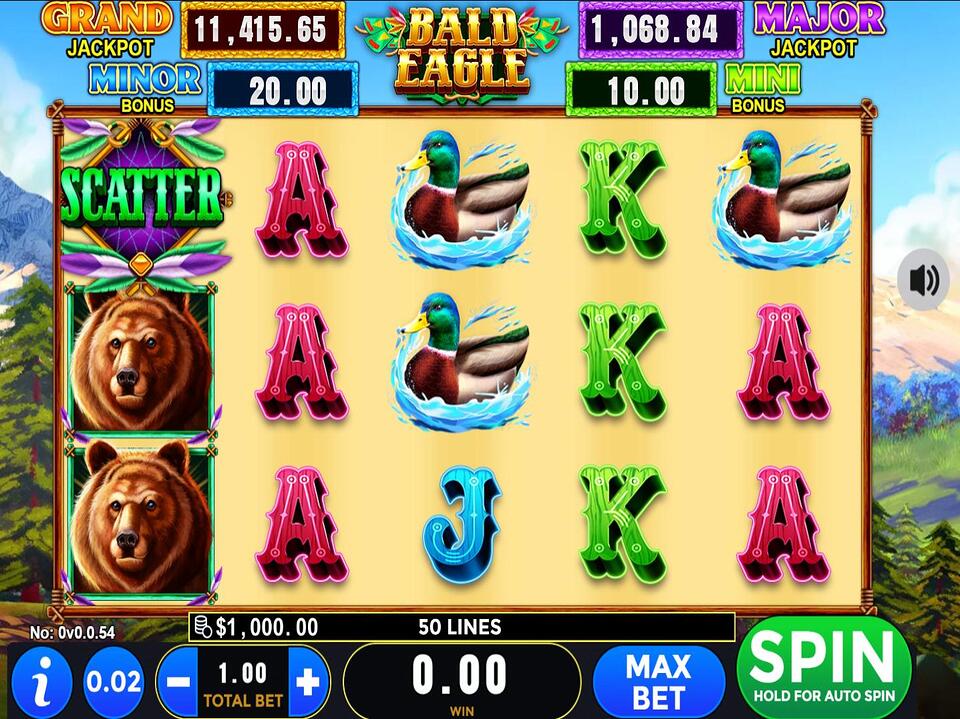
Task: Change the 0.02 coin denomination
Action: point(113,682)
